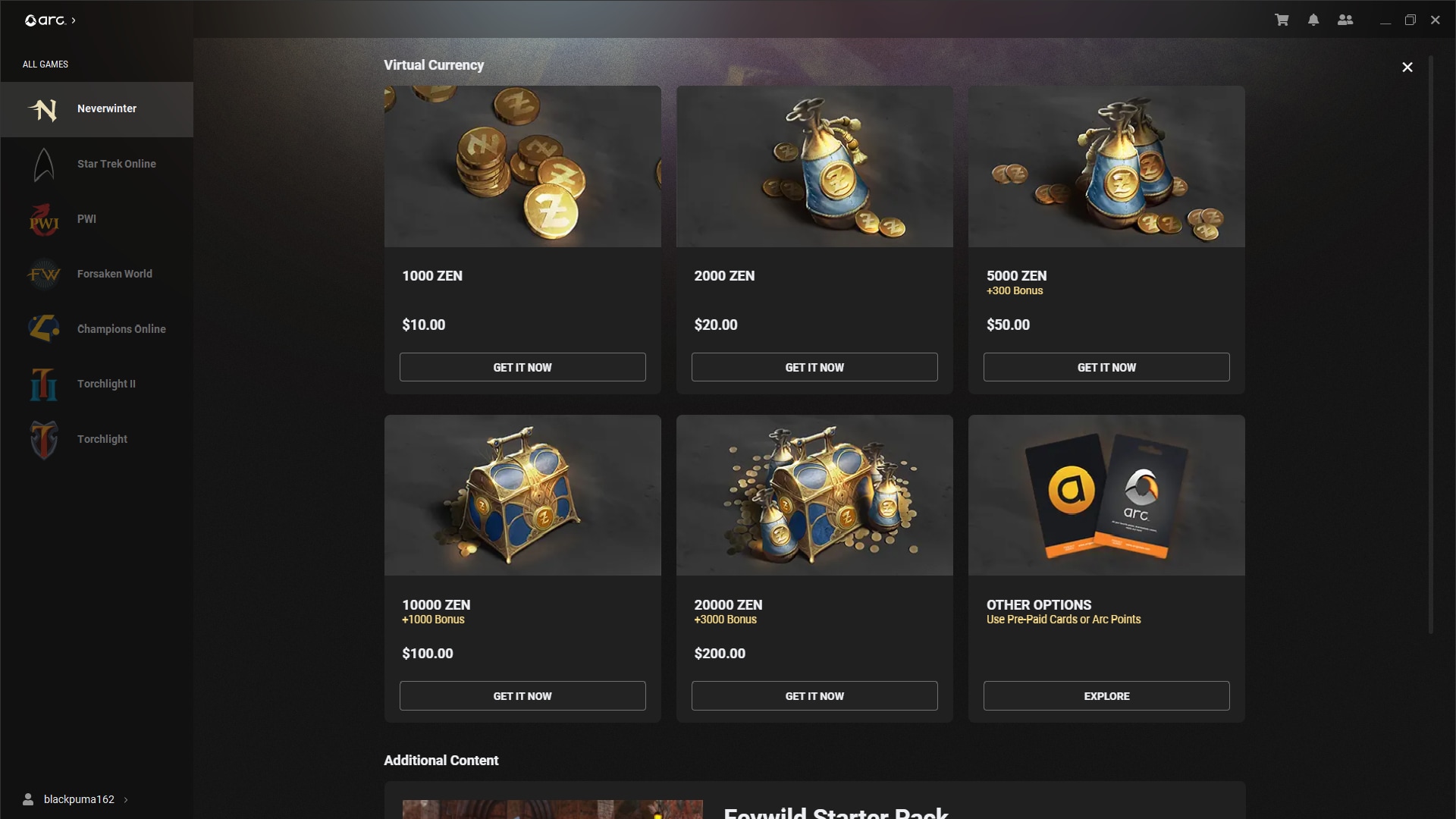Select the Neverwinter tab entry
The height and width of the screenshot is (819, 1456).
(107, 108)
